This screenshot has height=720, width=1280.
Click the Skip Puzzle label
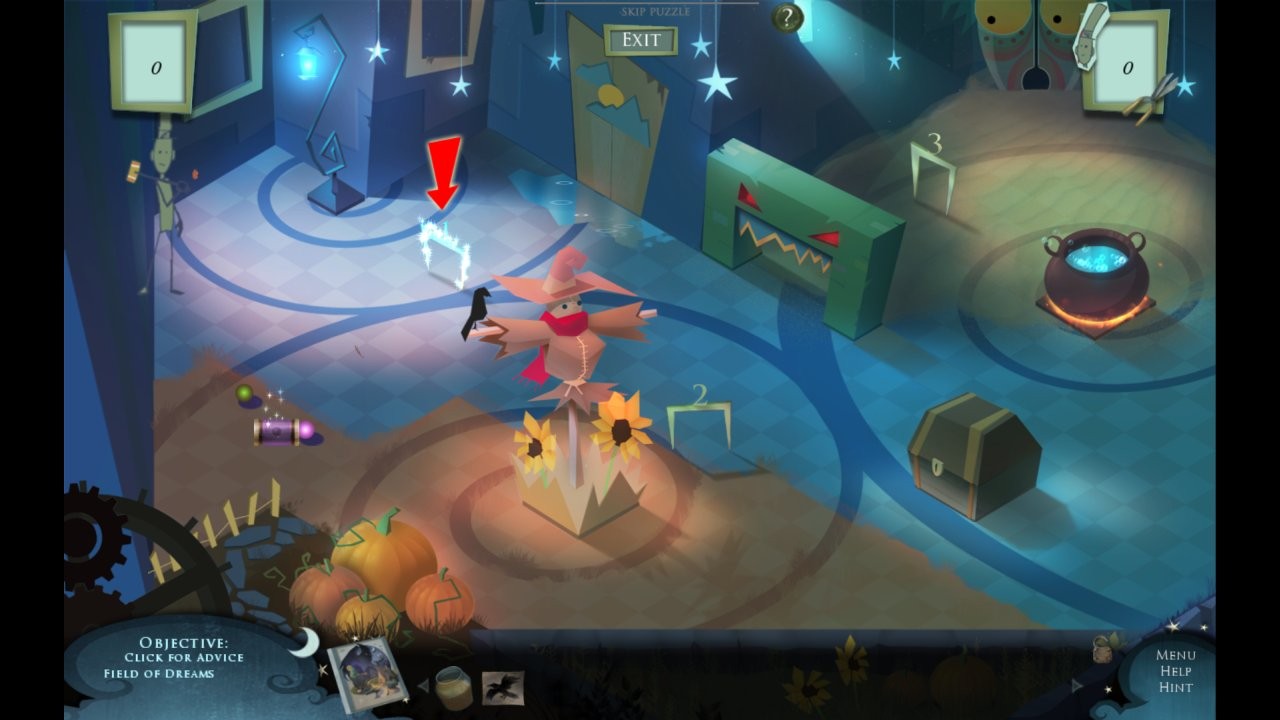pyautogui.click(x=655, y=12)
